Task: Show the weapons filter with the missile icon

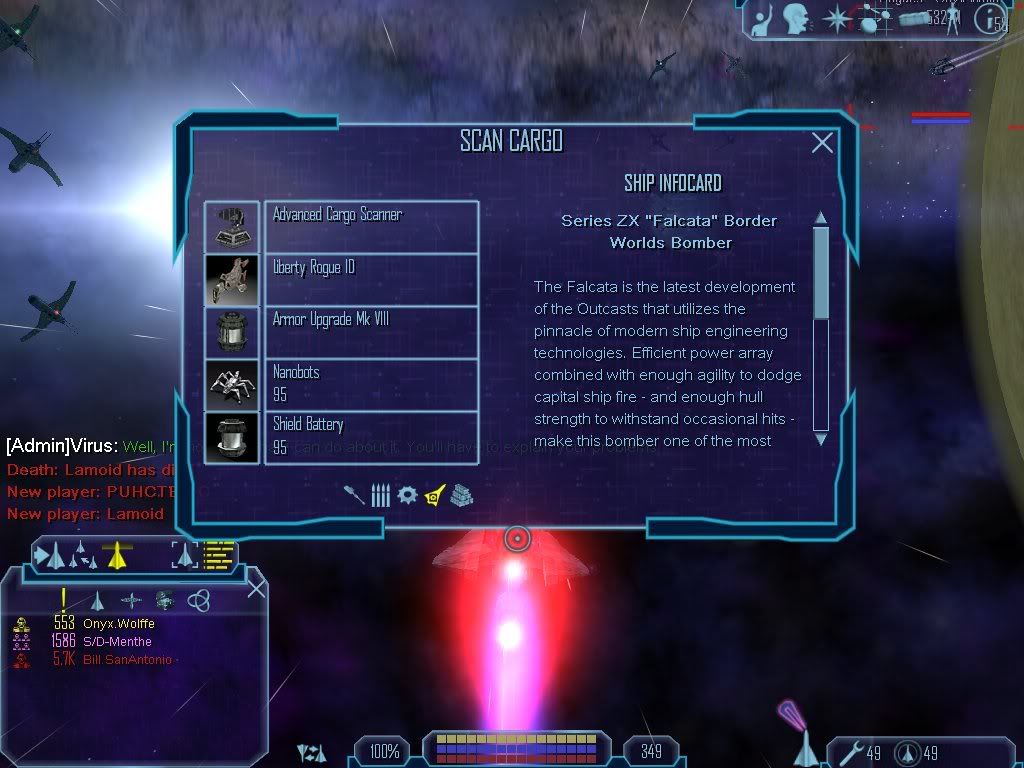Action: point(354,495)
